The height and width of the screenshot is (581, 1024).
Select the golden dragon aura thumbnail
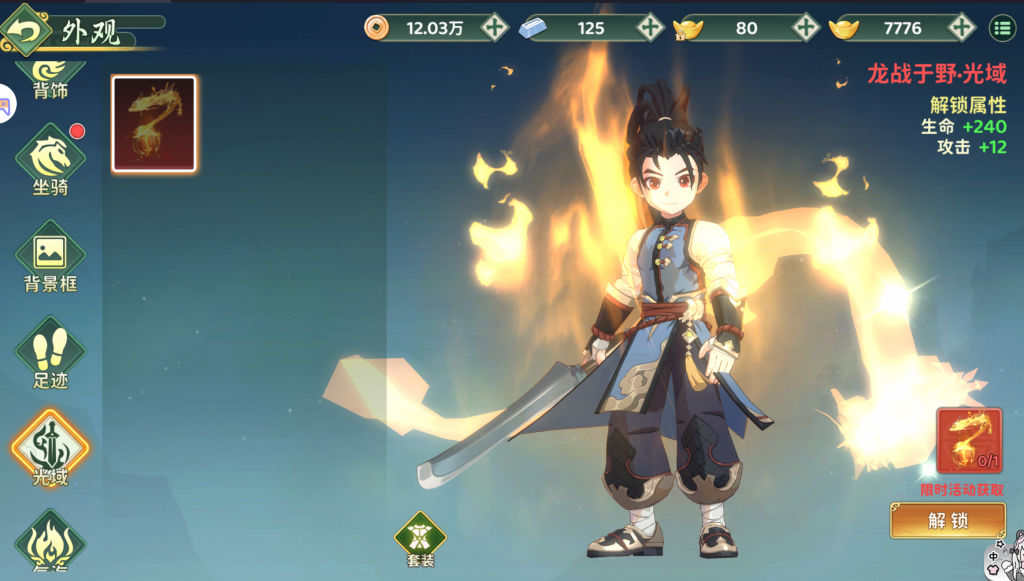tap(154, 124)
